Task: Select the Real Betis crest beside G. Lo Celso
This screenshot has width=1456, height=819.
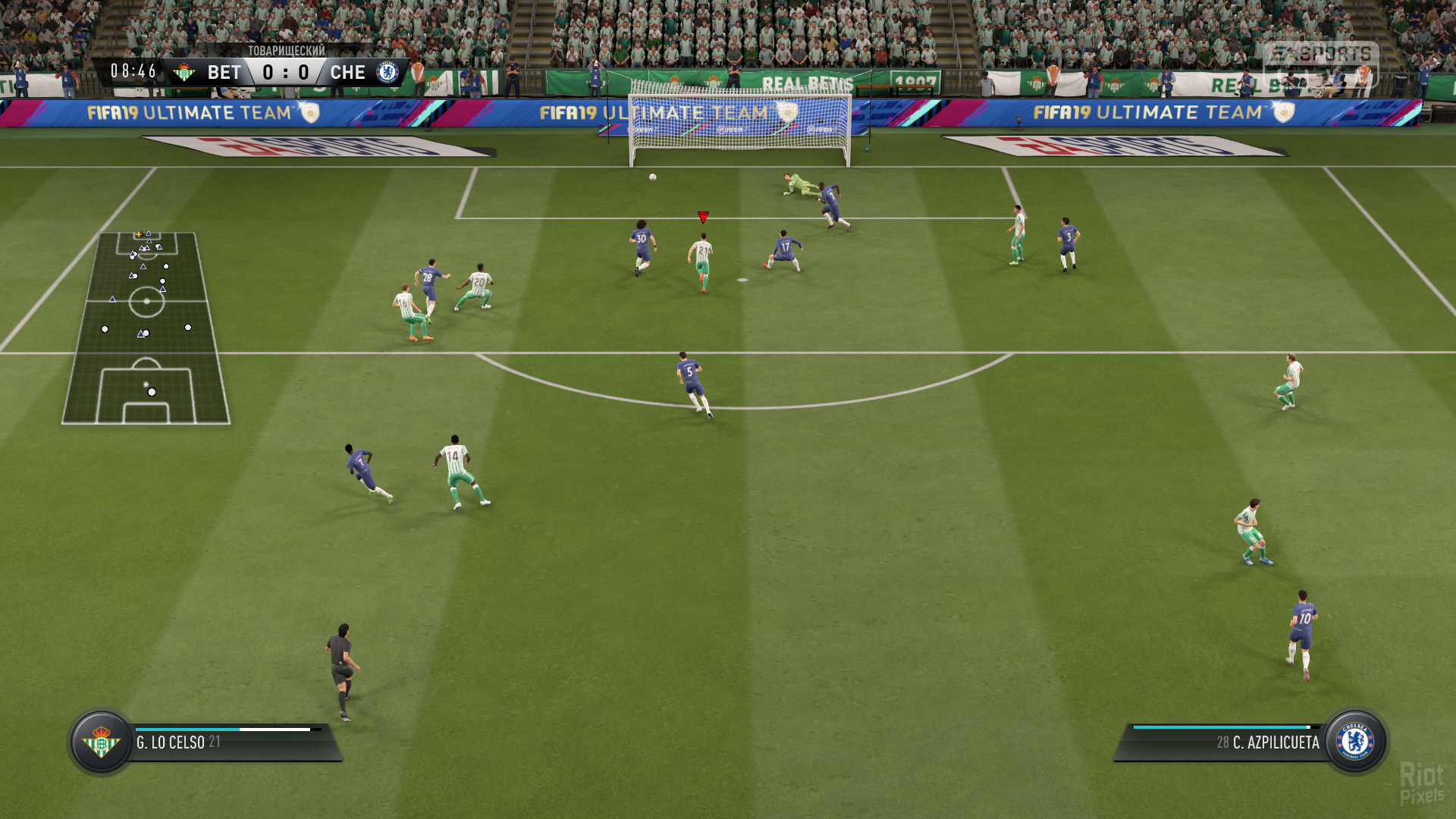Action: pyautogui.click(x=101, y=742)
